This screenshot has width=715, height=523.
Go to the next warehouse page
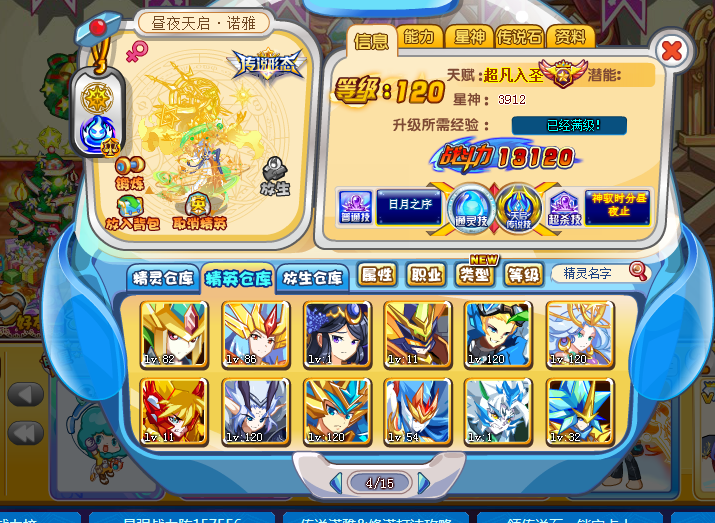click(425, 484)
